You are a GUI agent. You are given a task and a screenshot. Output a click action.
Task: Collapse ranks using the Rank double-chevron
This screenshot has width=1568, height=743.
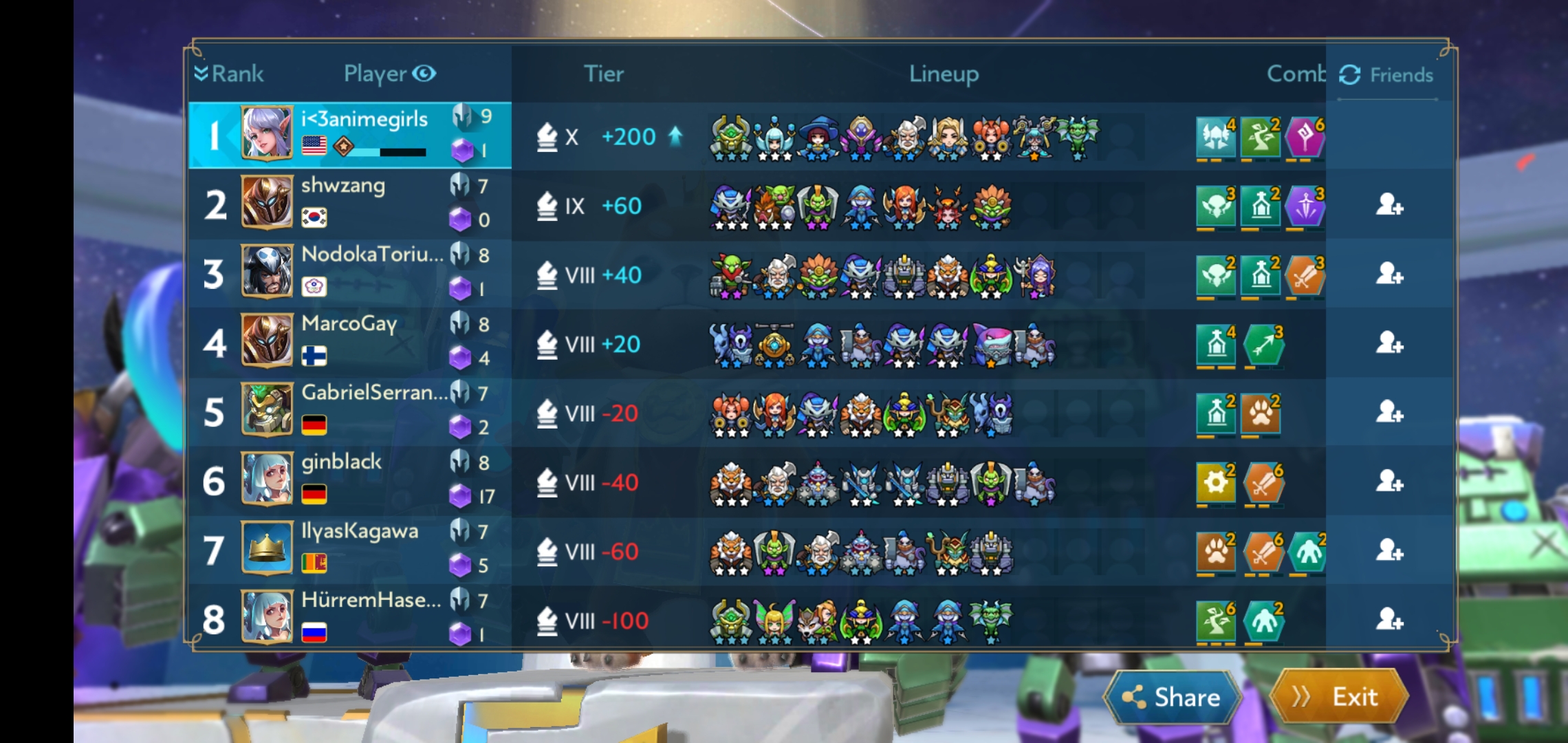point(201,74)
